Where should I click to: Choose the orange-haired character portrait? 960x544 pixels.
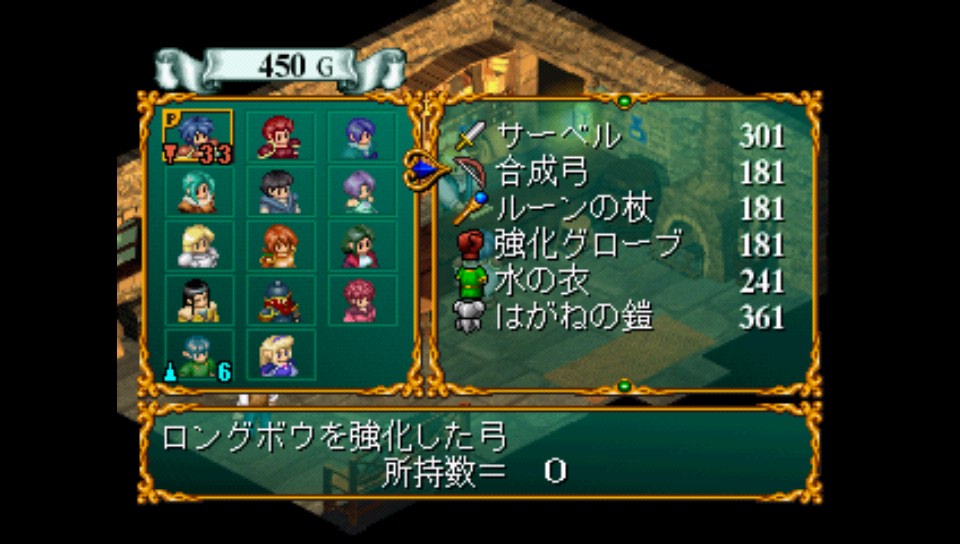coord(280,246)
